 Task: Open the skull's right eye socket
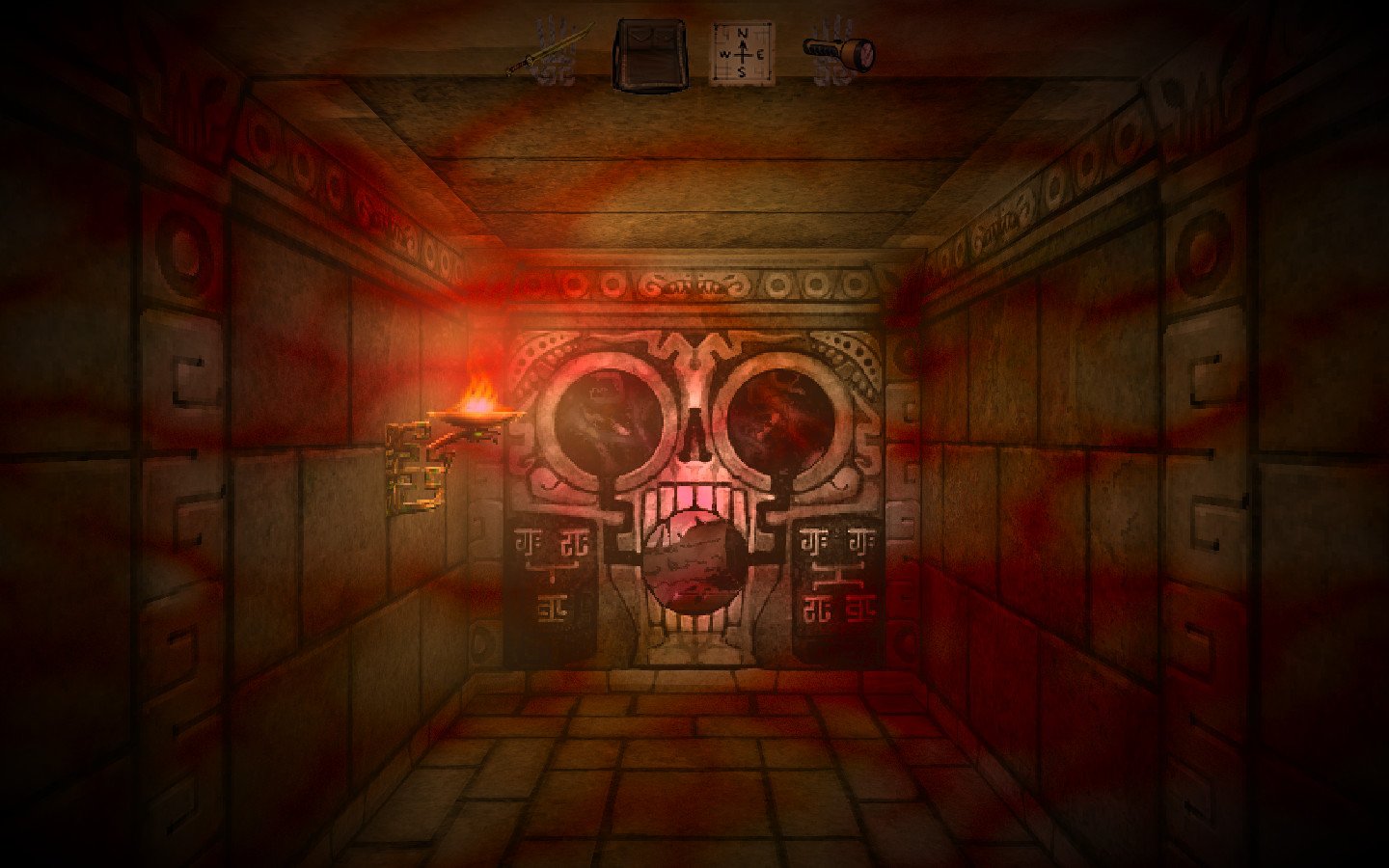(x=781, y=420)
